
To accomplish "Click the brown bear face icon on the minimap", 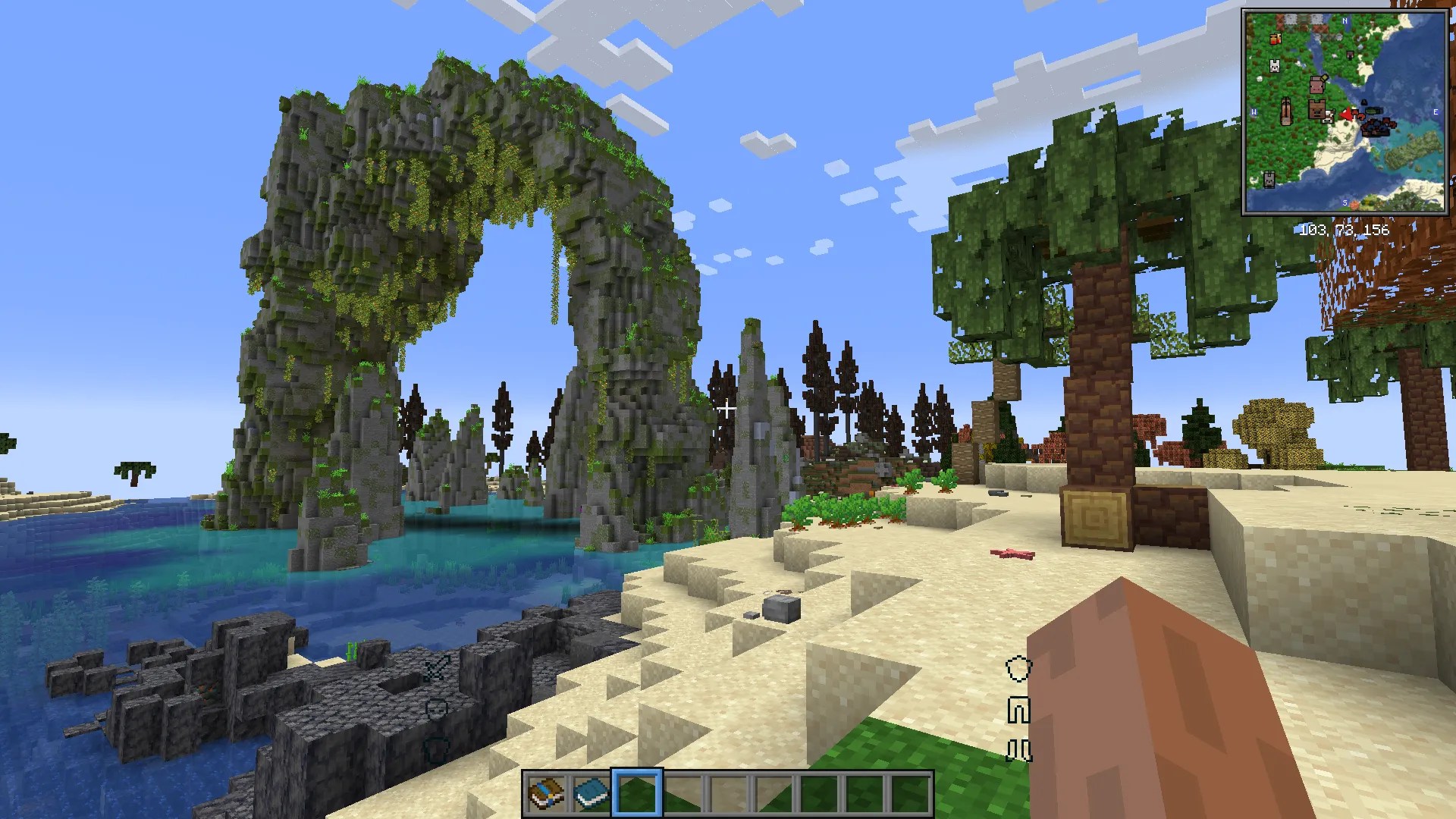I will (x=1317, y=110).
